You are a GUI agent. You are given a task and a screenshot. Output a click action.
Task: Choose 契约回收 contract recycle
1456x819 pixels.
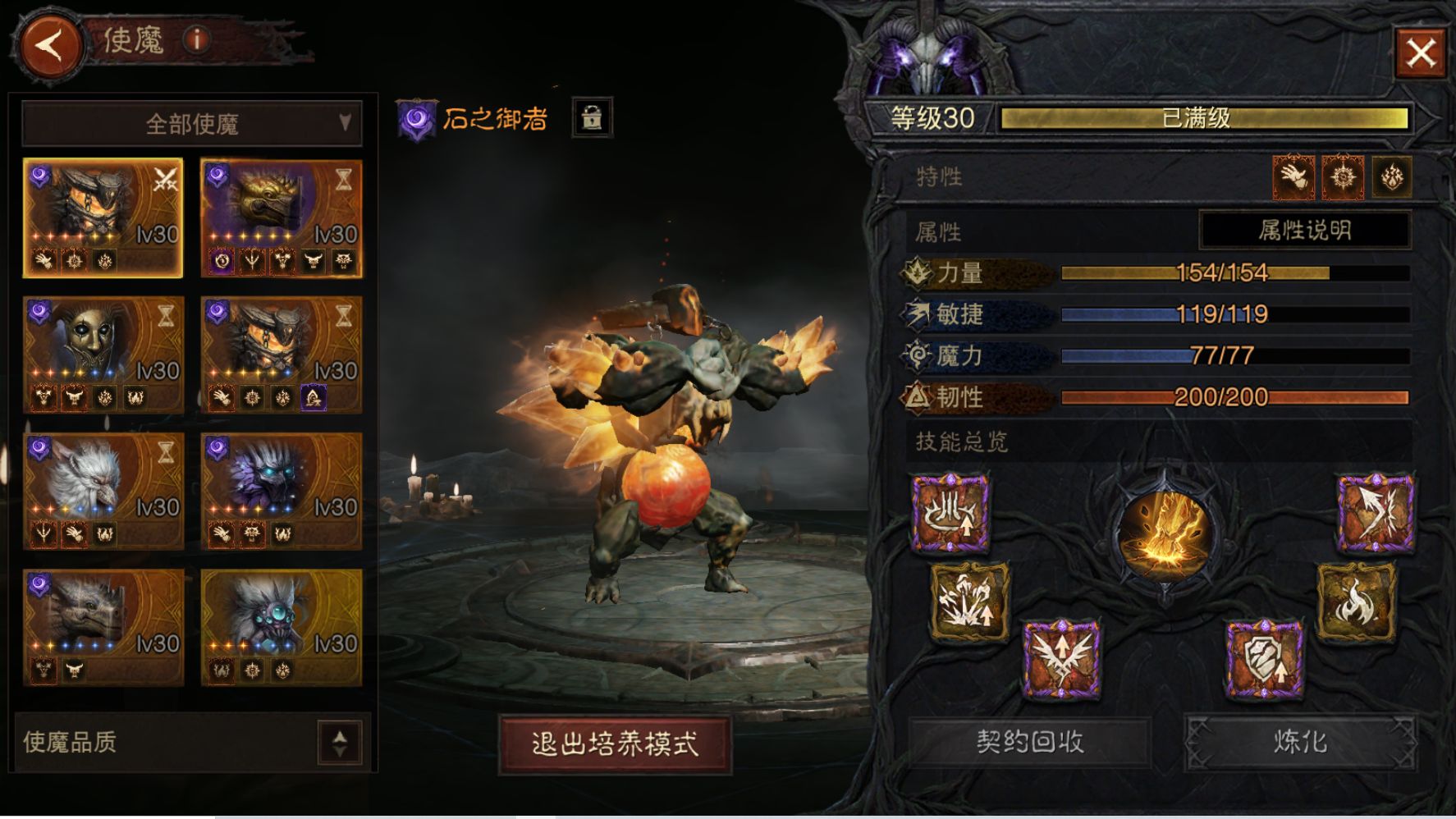(1029, 742)
